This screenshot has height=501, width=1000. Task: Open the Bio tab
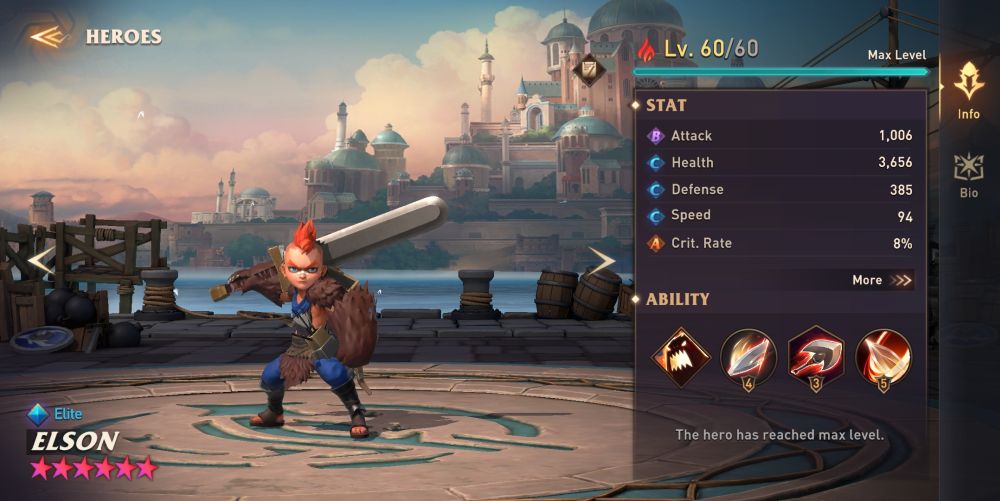968,175
